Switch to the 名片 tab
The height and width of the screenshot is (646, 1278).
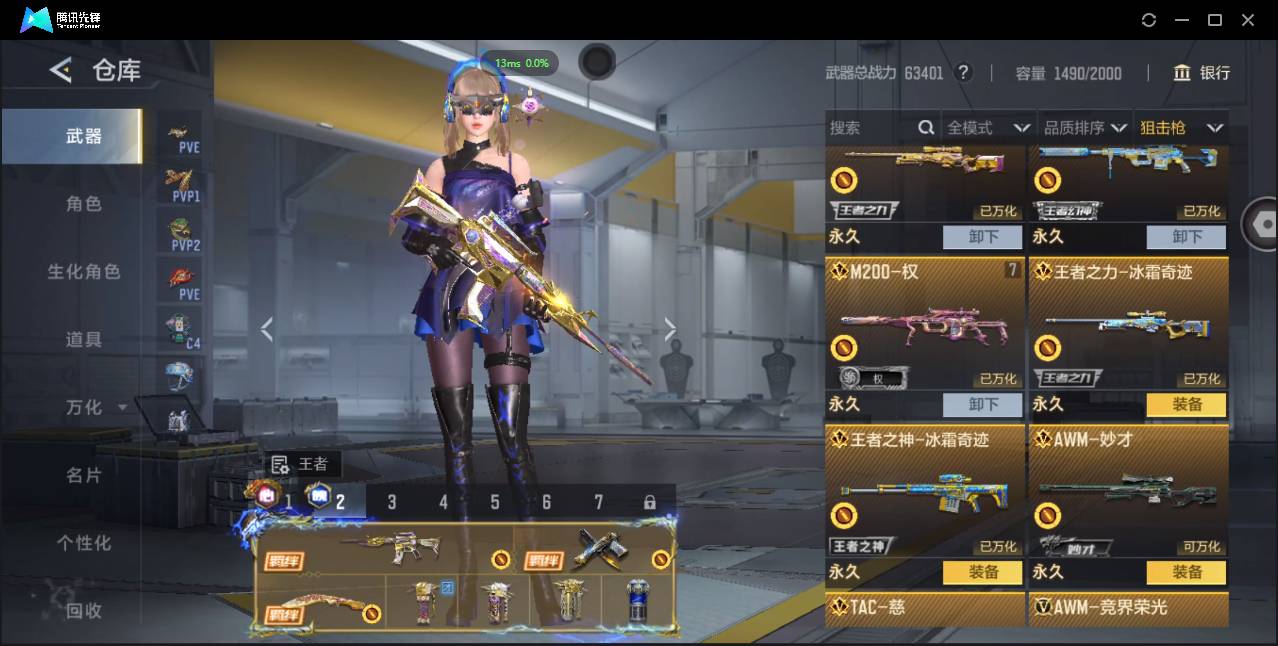[84, 476]
